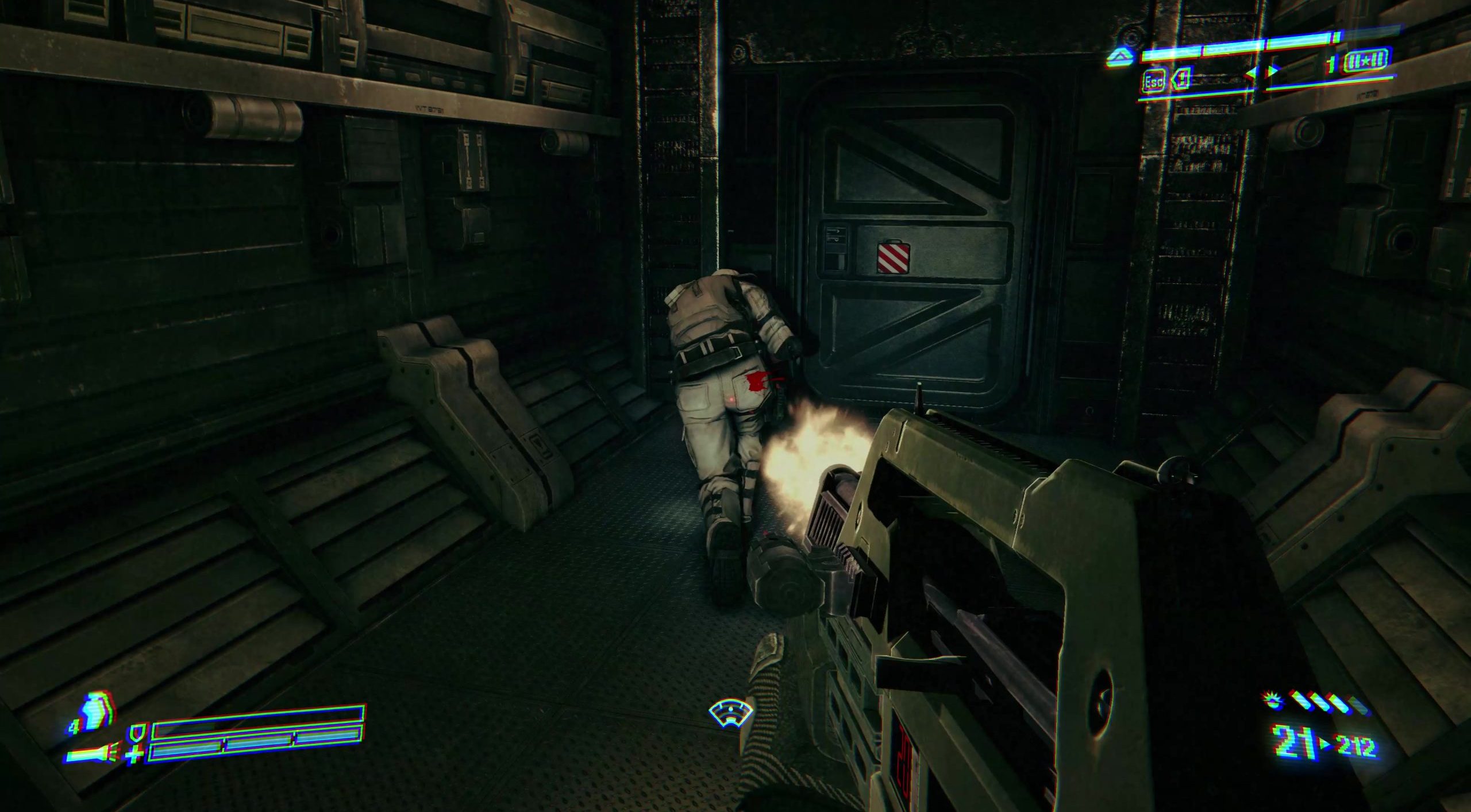
Task: Select the objective triangle icon in top-right HUD
Action: click(x=1120, y=57)
